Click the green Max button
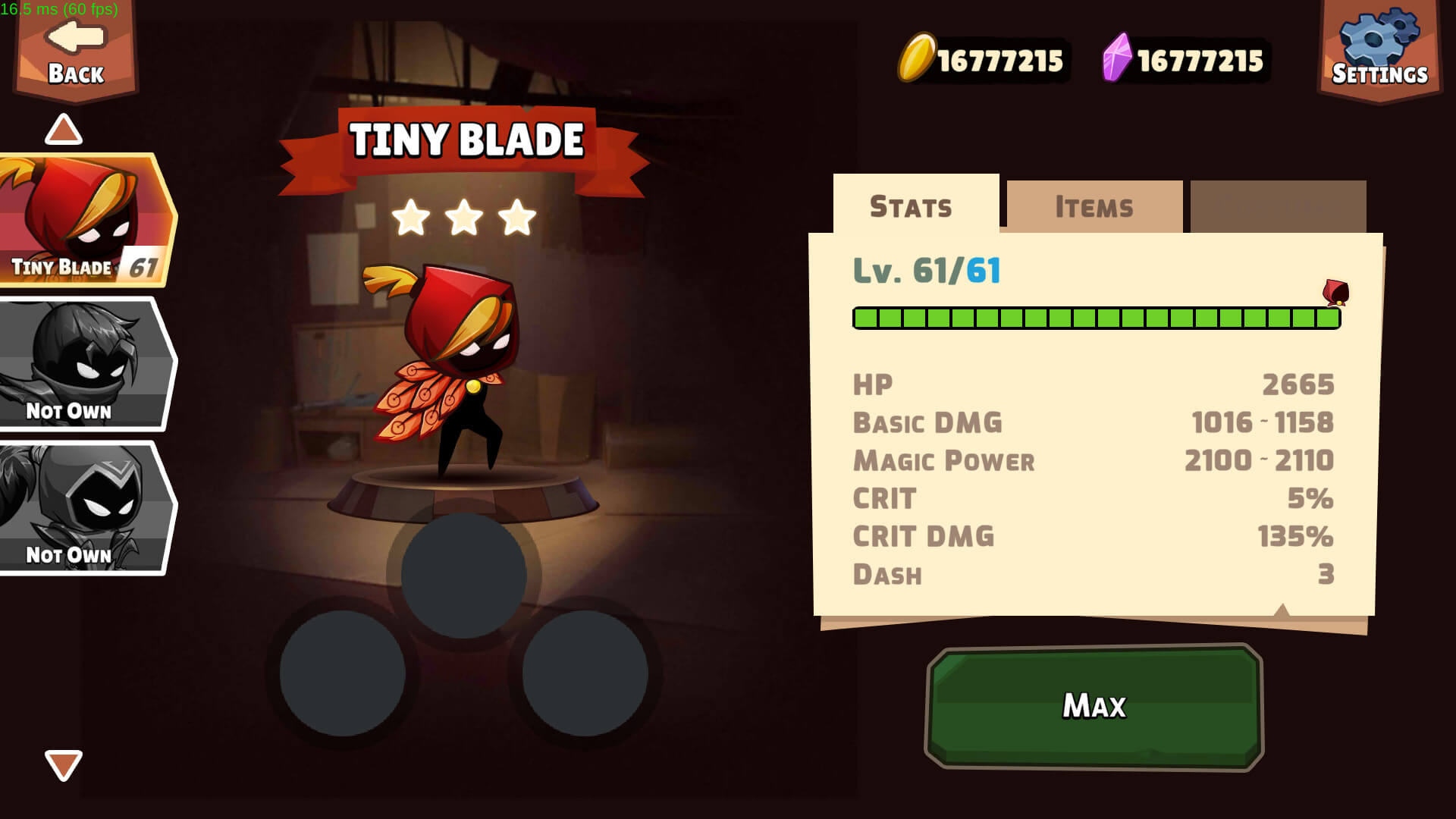The image size is (1456, 819). (x=1094, y=706)
